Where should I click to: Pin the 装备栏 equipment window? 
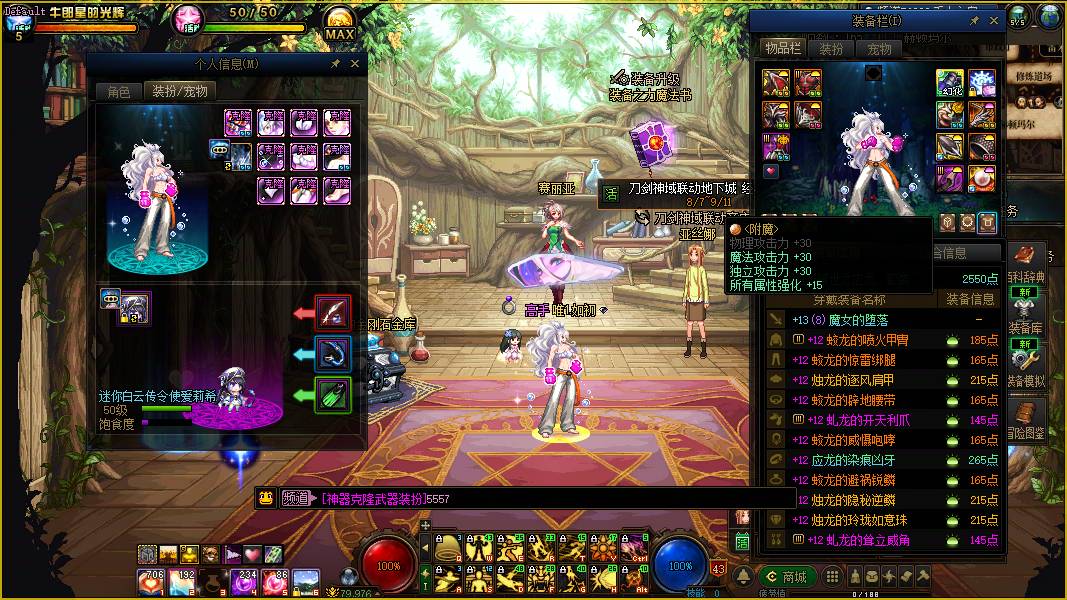974,20
